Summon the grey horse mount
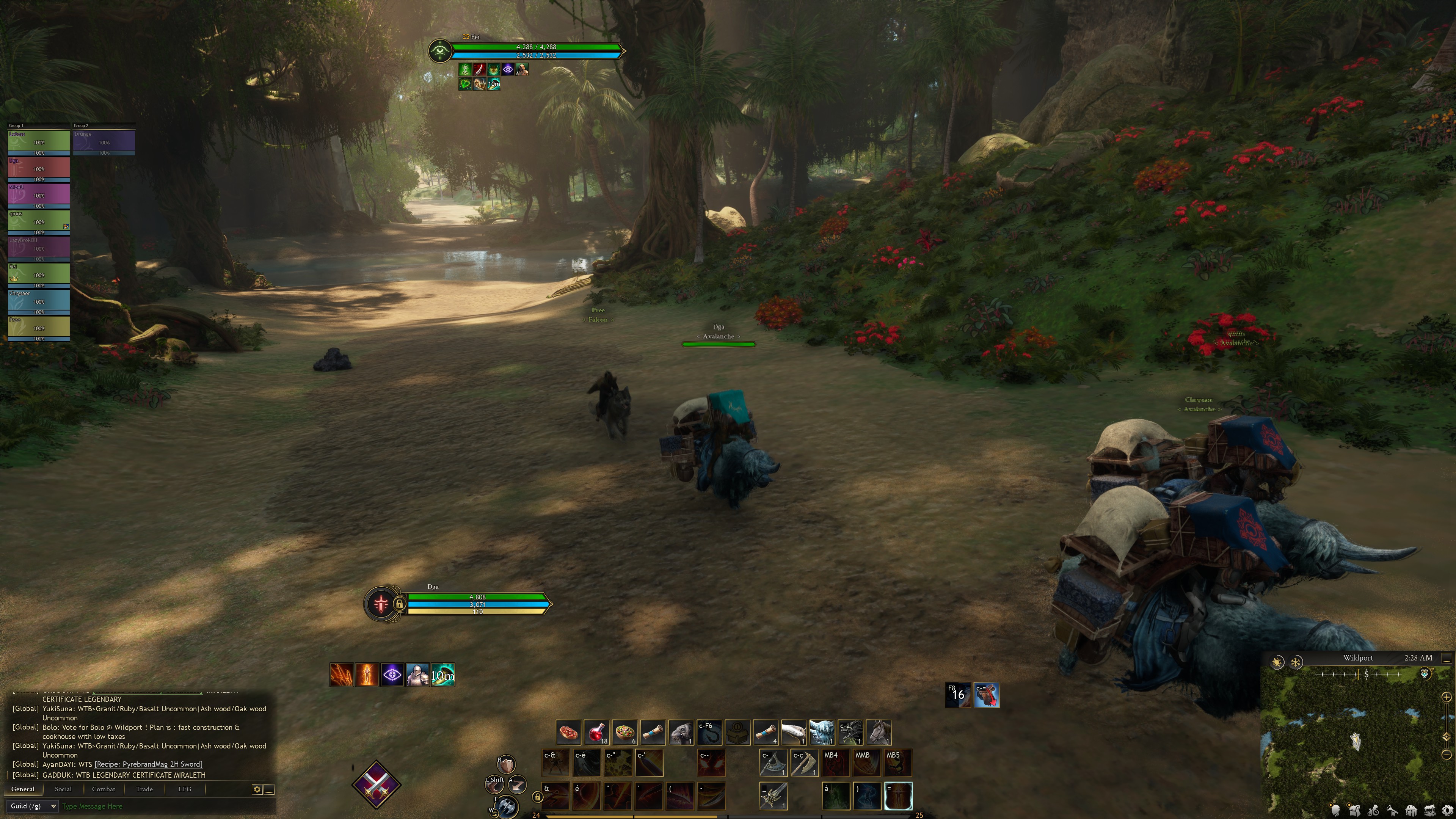This screenshot has height=819, width=1456. click(879, 733)
